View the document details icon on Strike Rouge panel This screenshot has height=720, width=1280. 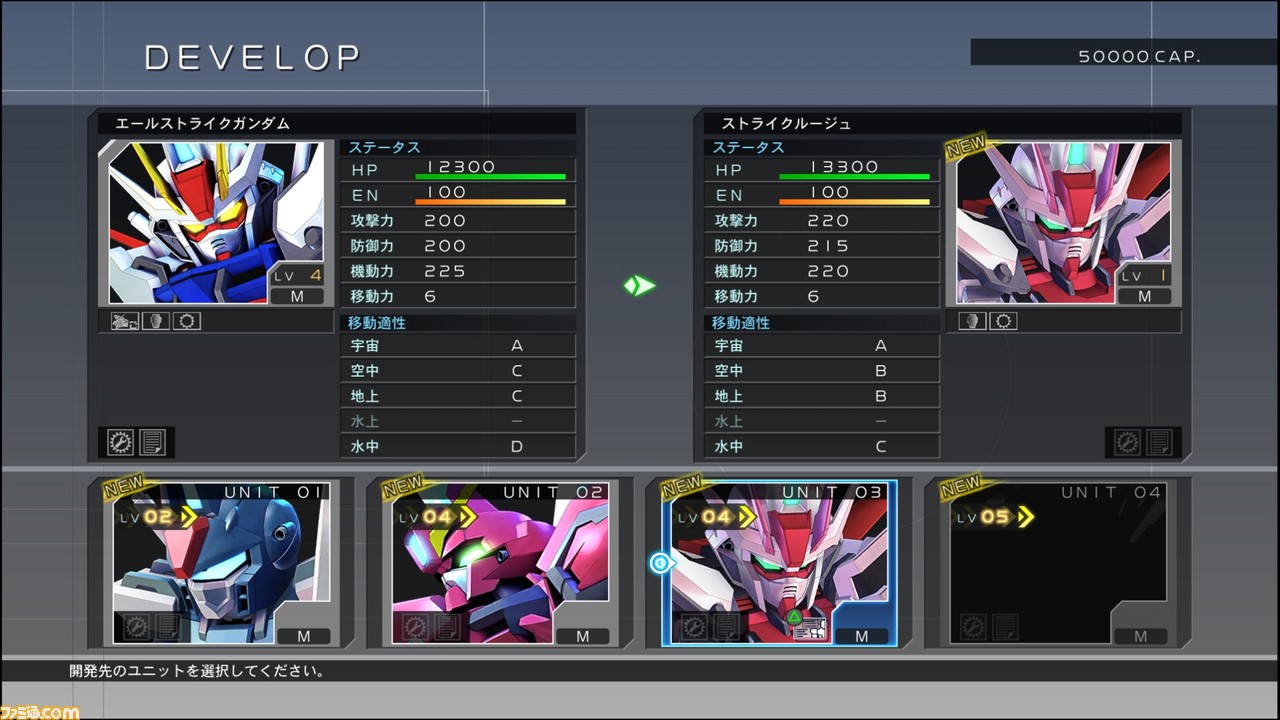coord(1159,443)
